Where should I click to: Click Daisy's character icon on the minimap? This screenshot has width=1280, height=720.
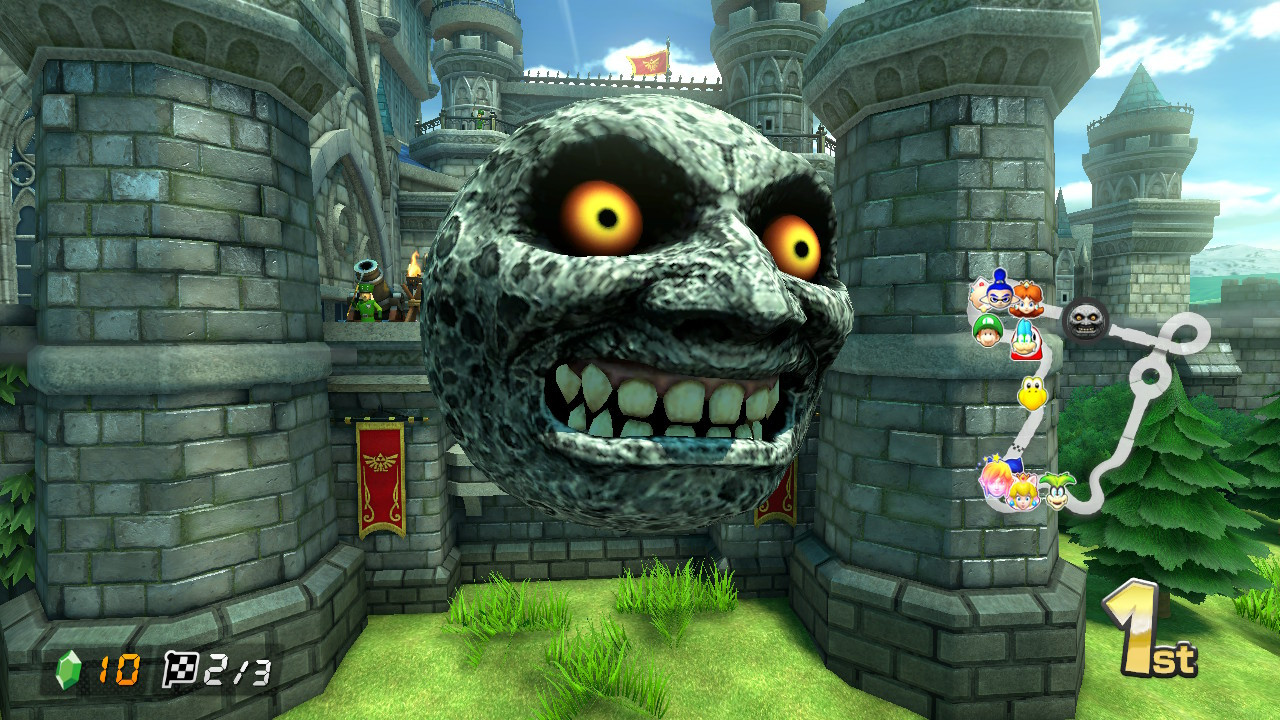[x=1027, y=302]
